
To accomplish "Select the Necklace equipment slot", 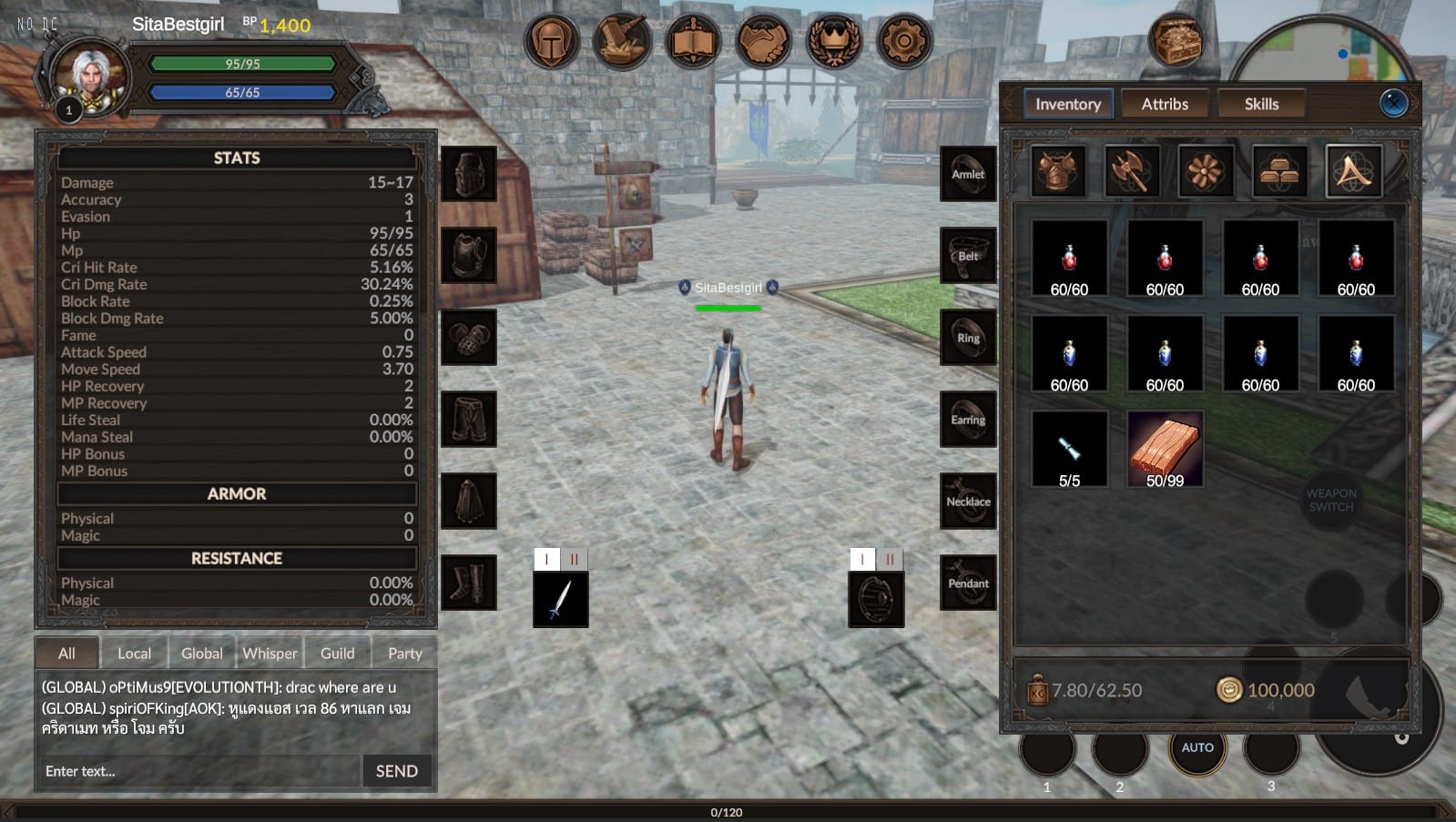I will [x=968, y=501].
